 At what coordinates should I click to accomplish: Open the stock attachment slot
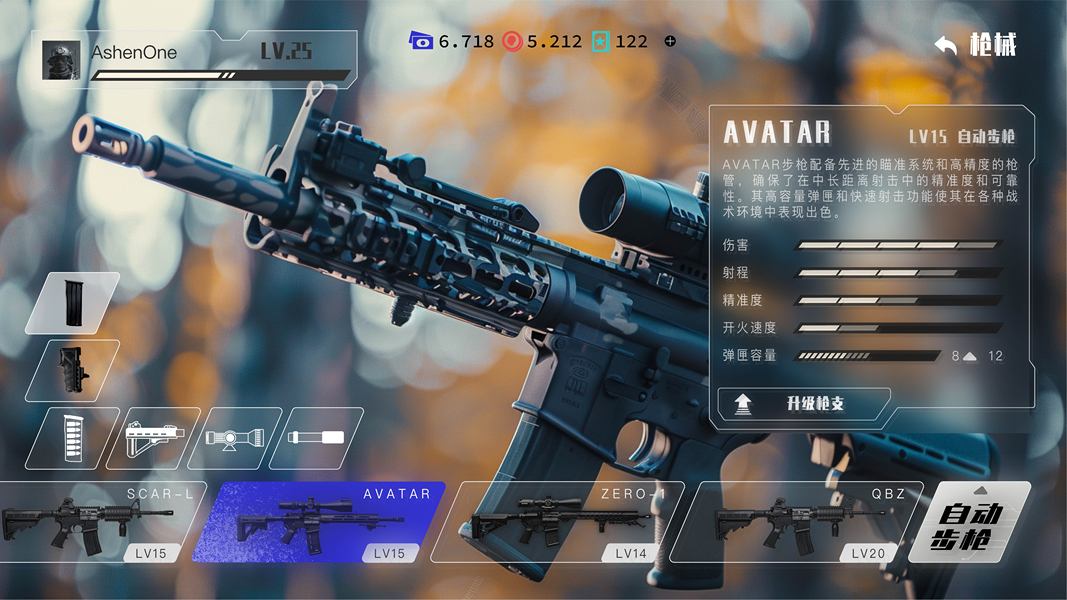tap(154, 438)
